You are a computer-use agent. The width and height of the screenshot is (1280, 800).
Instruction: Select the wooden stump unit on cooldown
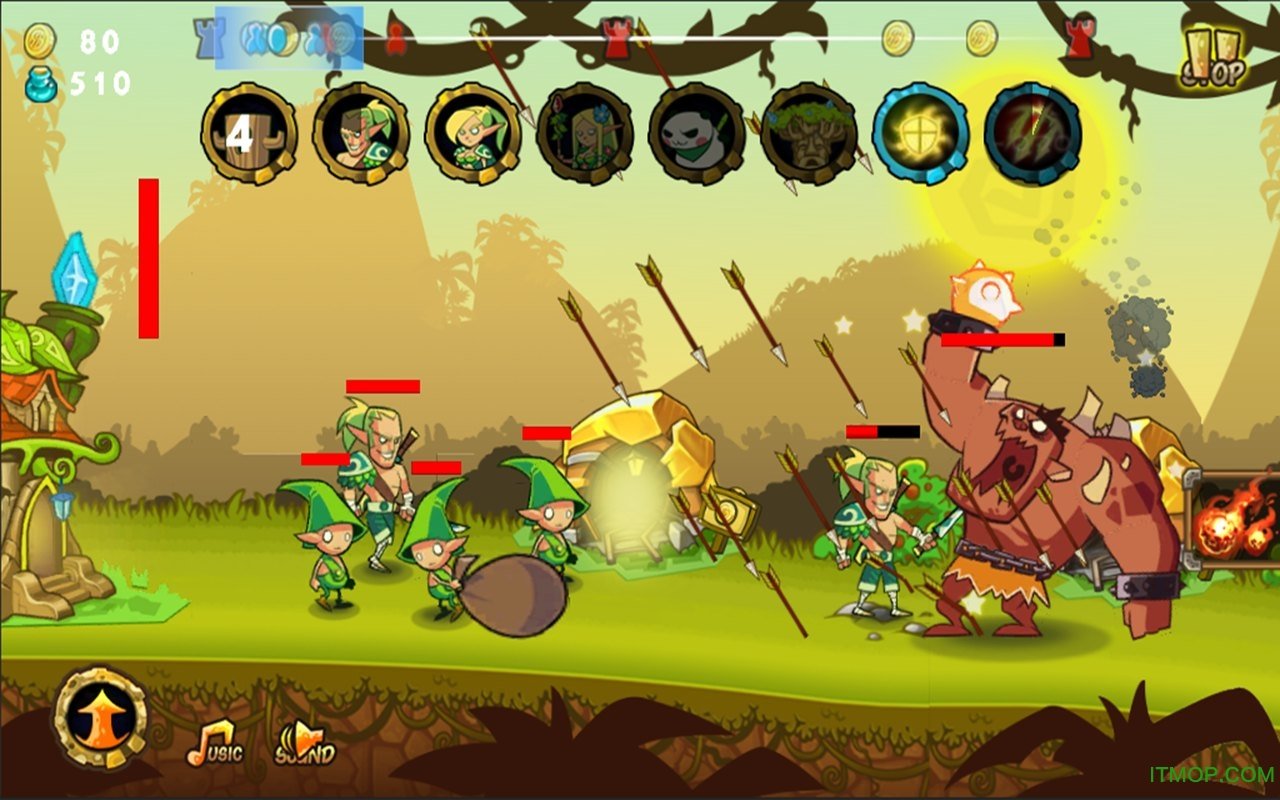point(249,134)
